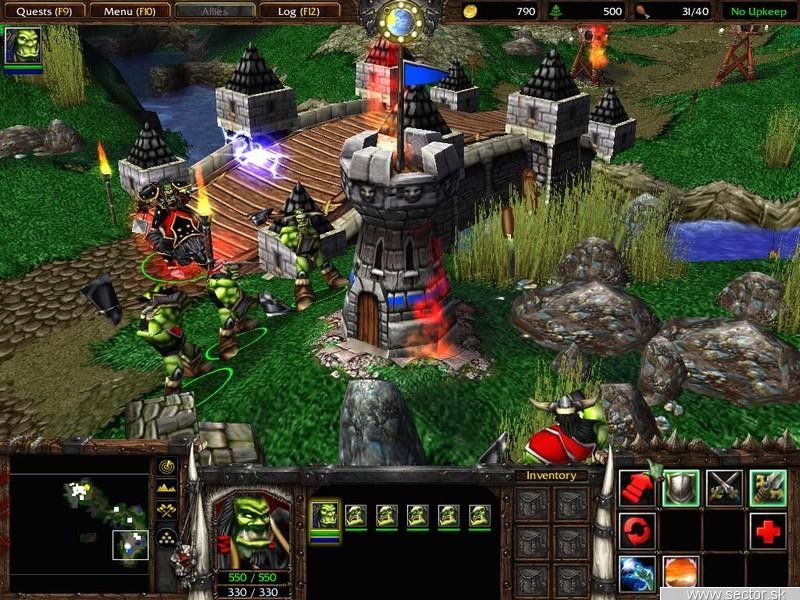Choose the crossed swords command icon
The image size is (800, 600).
point(724,487)
